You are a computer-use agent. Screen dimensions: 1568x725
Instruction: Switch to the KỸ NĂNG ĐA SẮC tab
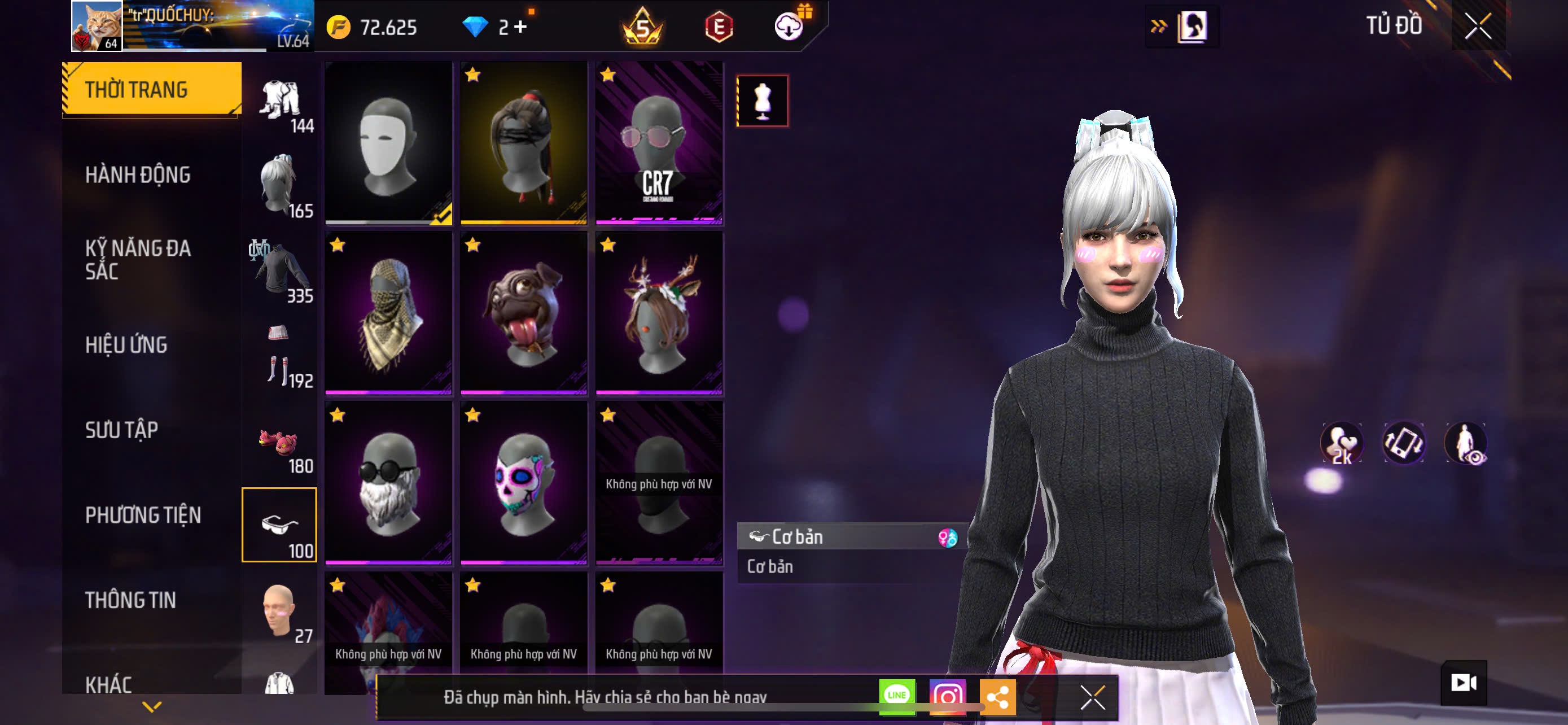click(138, 260)
